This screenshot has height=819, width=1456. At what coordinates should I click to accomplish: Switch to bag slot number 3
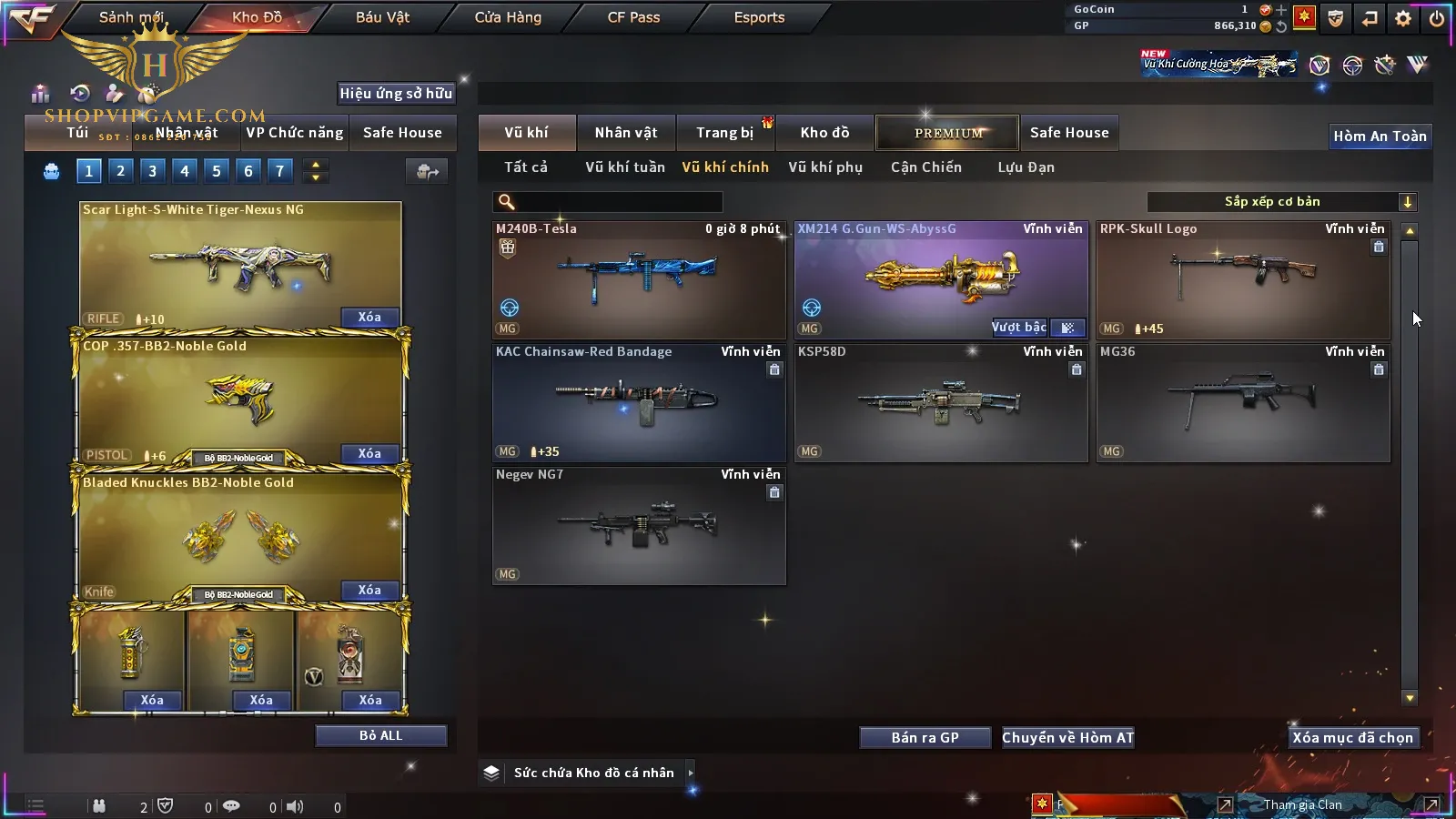(152, 171)
